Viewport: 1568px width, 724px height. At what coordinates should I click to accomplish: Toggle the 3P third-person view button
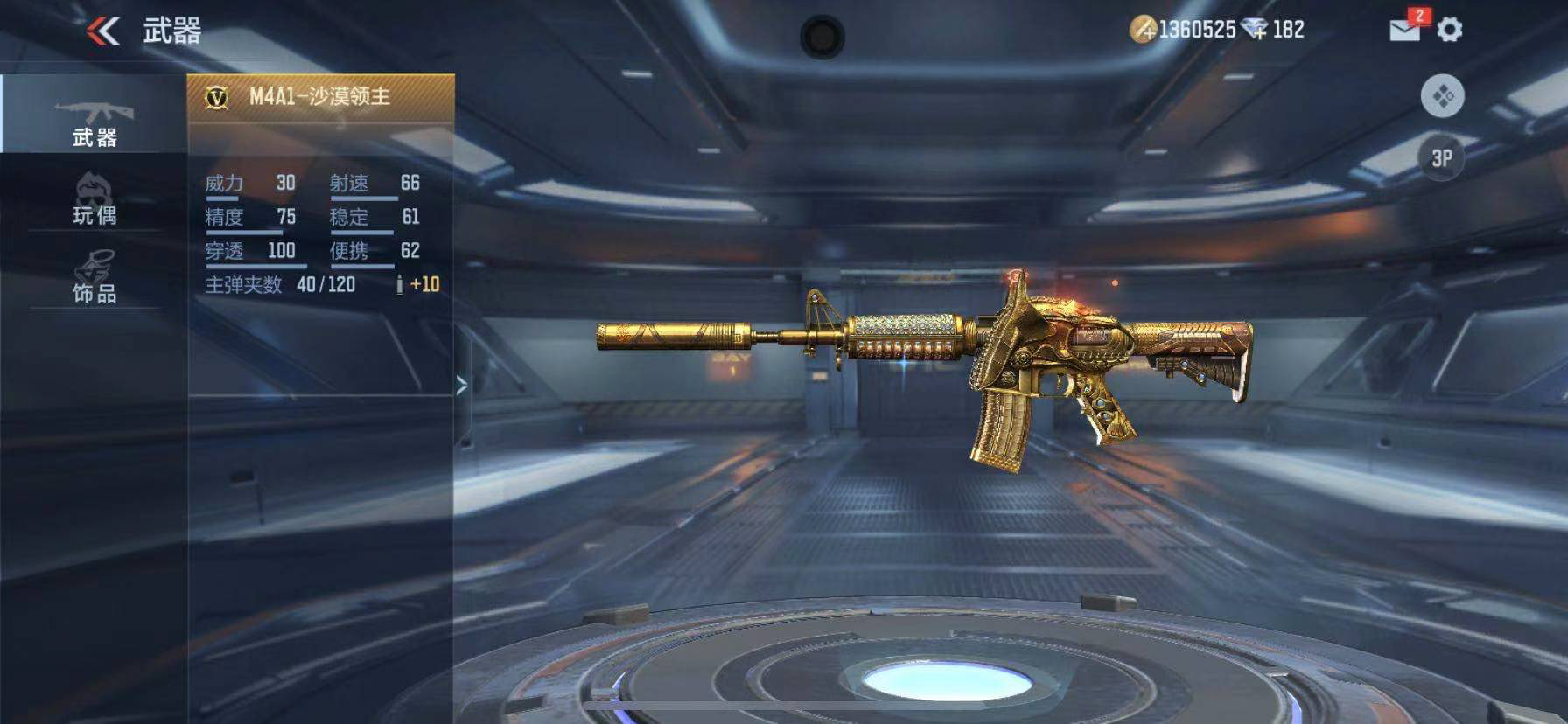click(x=1442, y=158)
